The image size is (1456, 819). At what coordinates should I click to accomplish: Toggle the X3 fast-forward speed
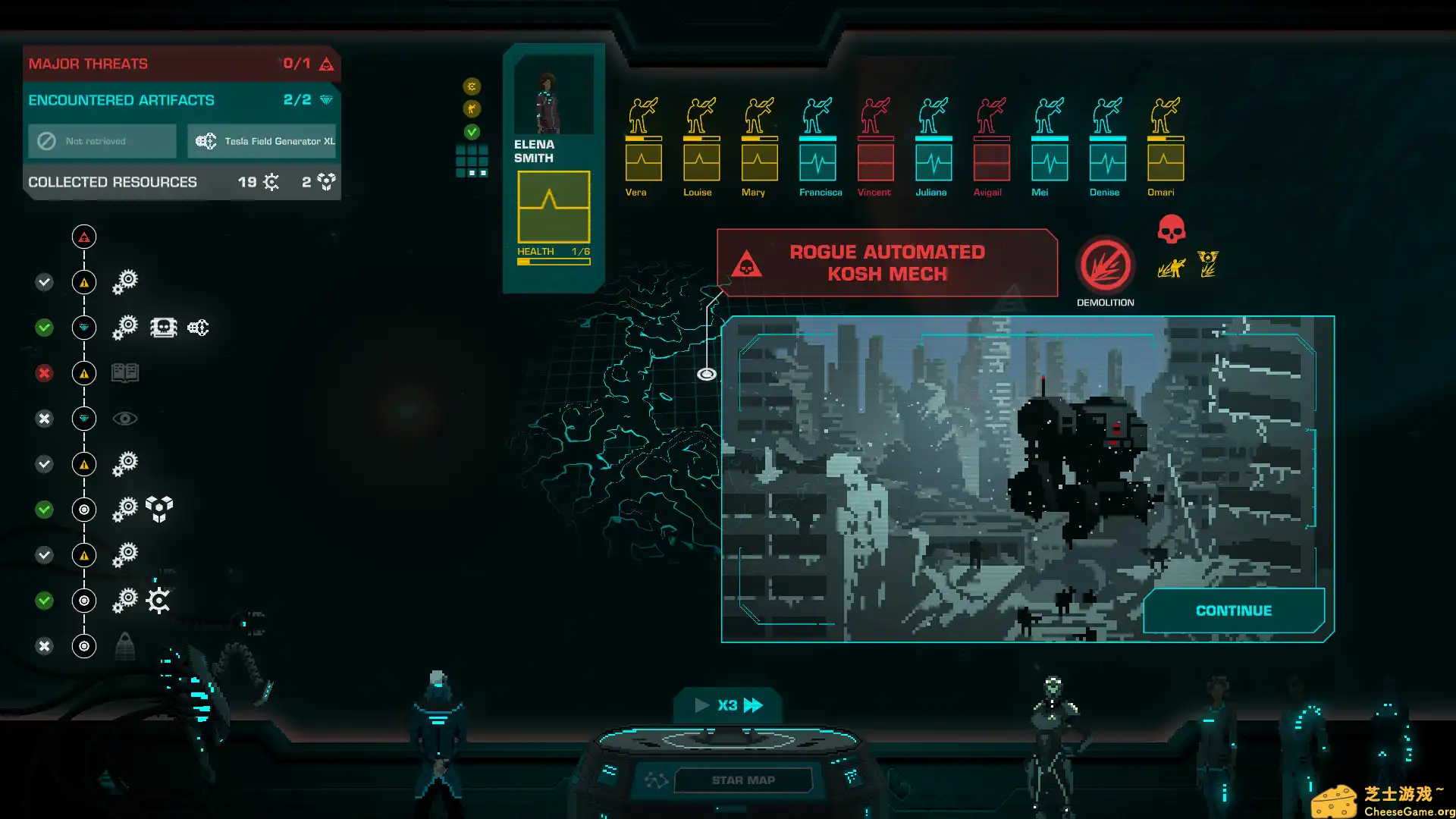pos(728,705)
